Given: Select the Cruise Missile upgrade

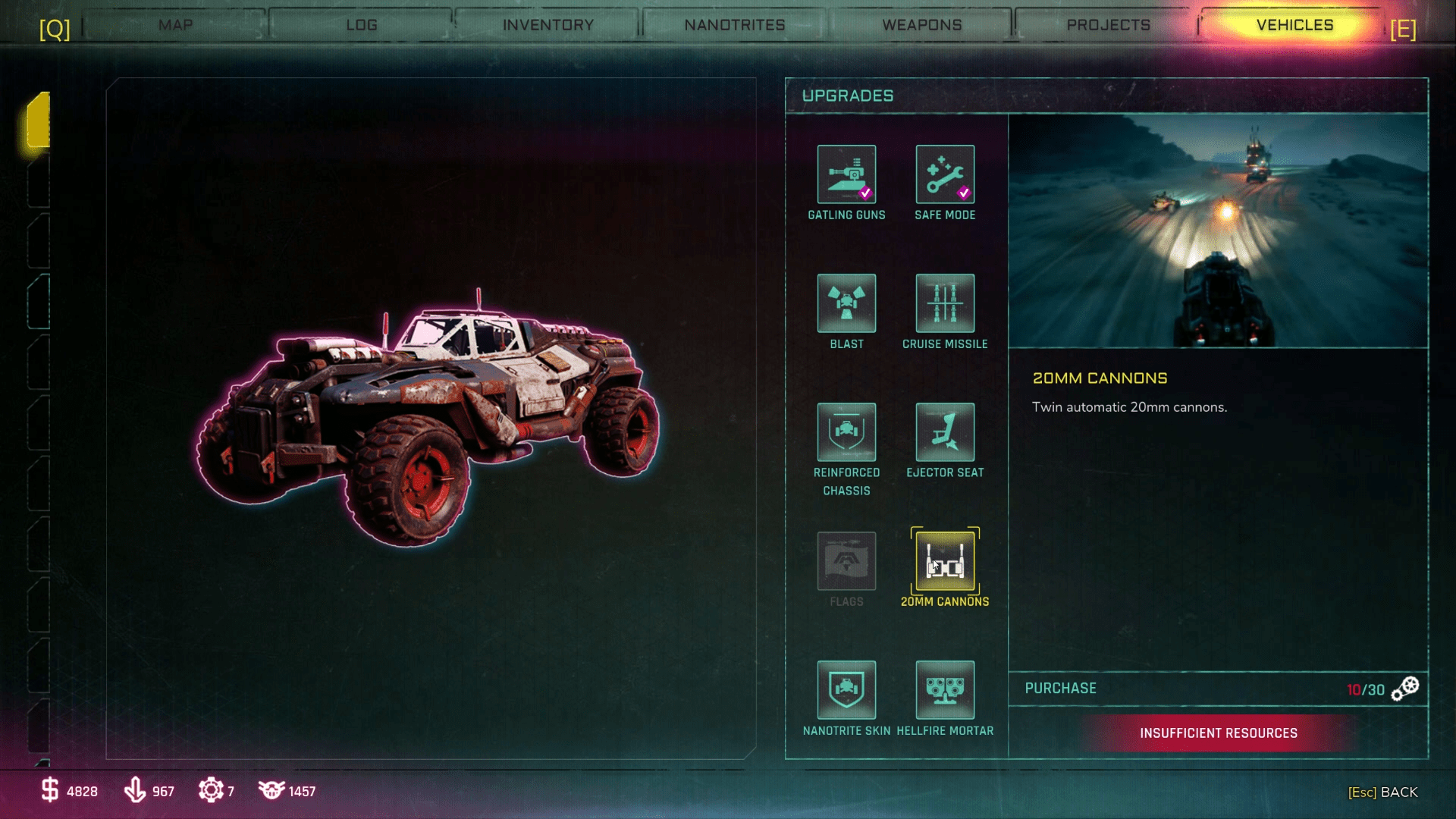Looking at the screenshot, I should tap(945, 303).
